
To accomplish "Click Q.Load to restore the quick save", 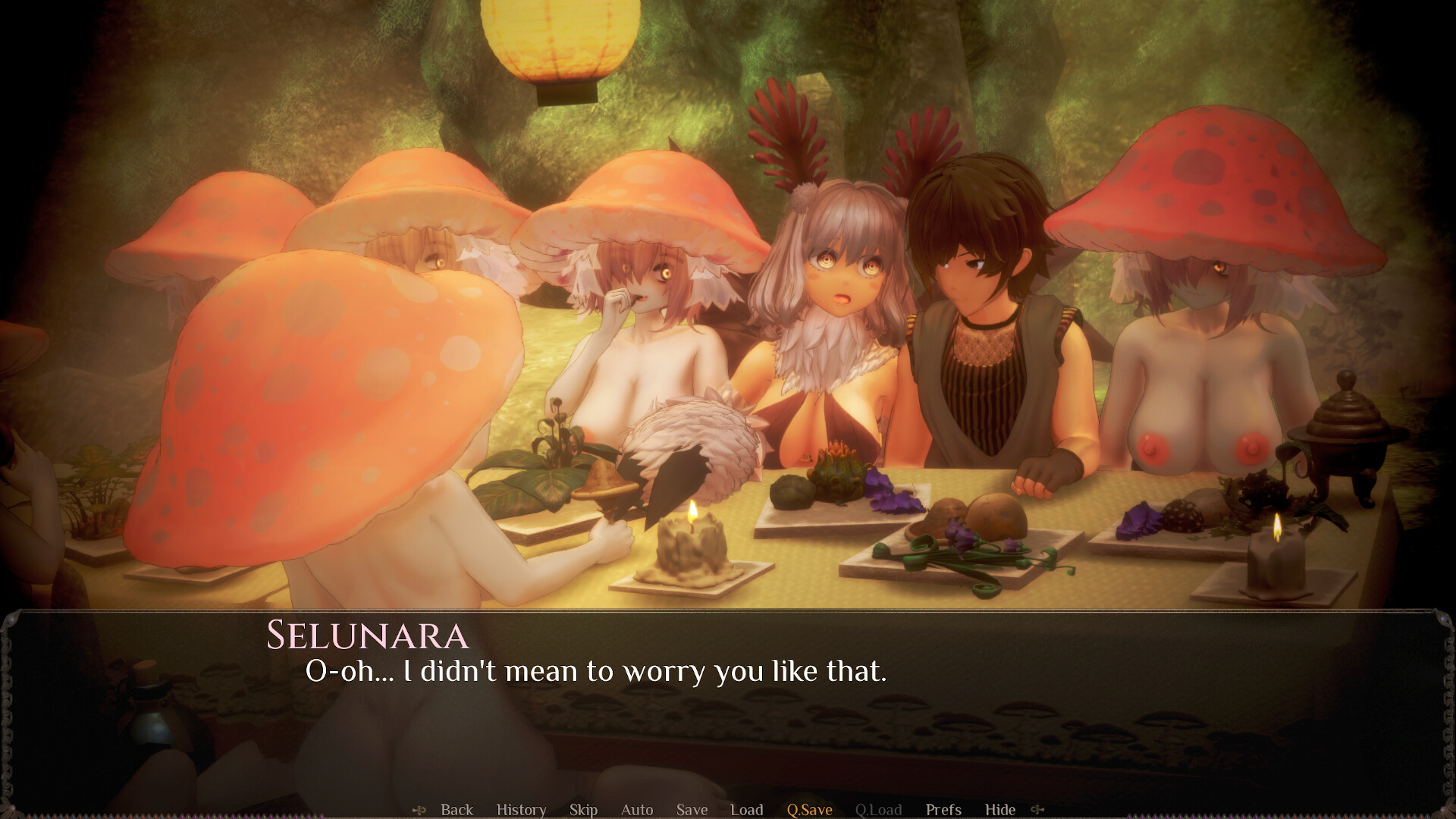I will 878,809.
